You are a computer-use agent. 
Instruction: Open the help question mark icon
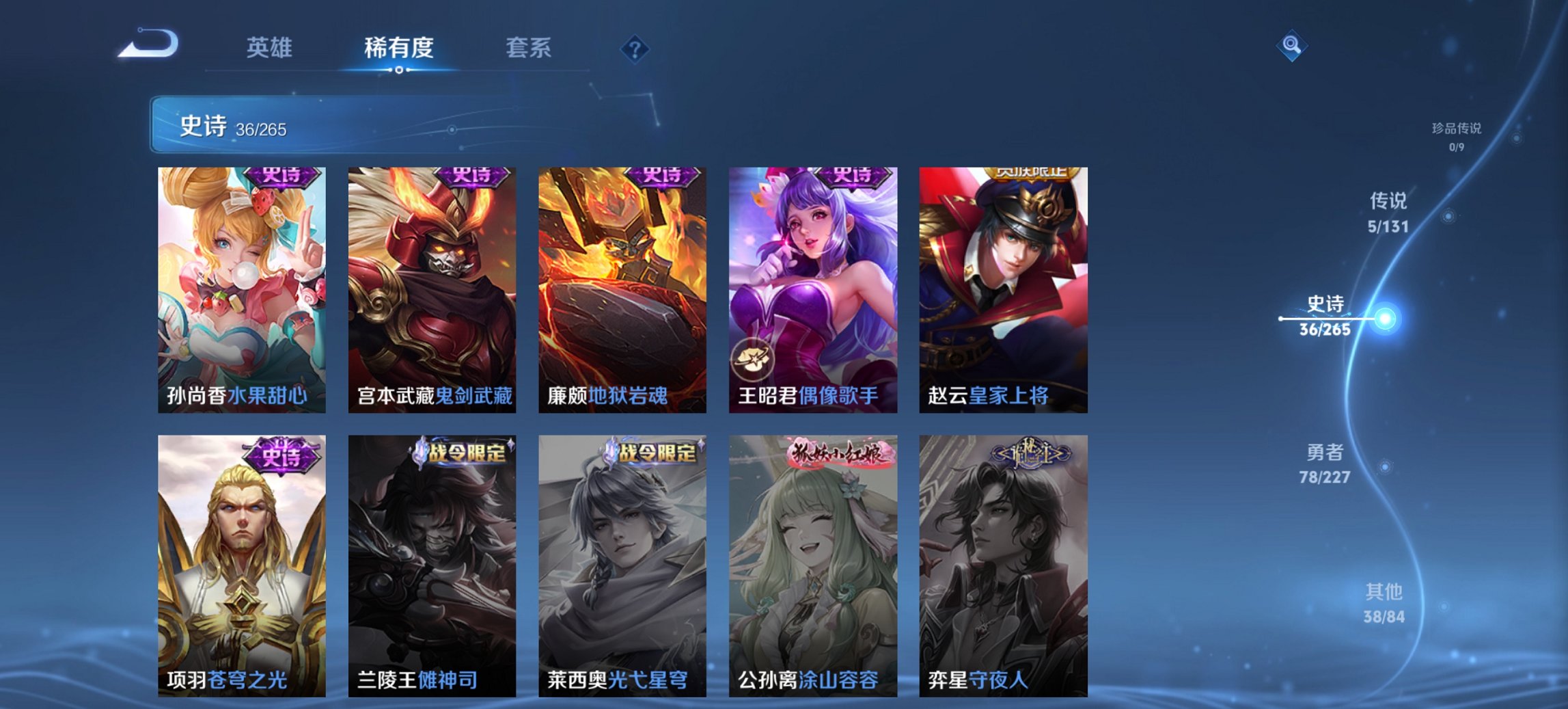coord(636,49)
